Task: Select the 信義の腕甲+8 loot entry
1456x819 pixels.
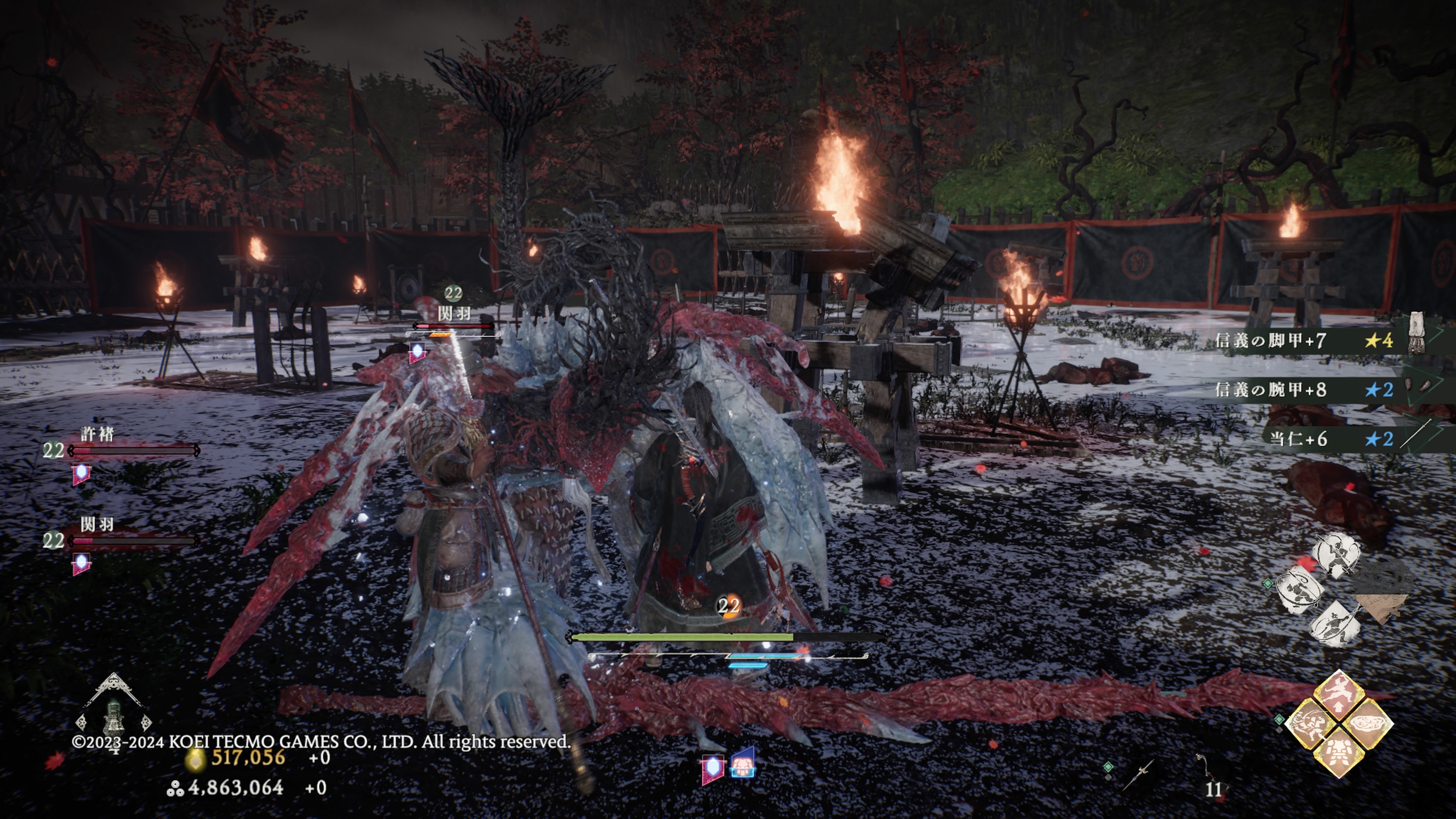Action: pos(1300,389)
